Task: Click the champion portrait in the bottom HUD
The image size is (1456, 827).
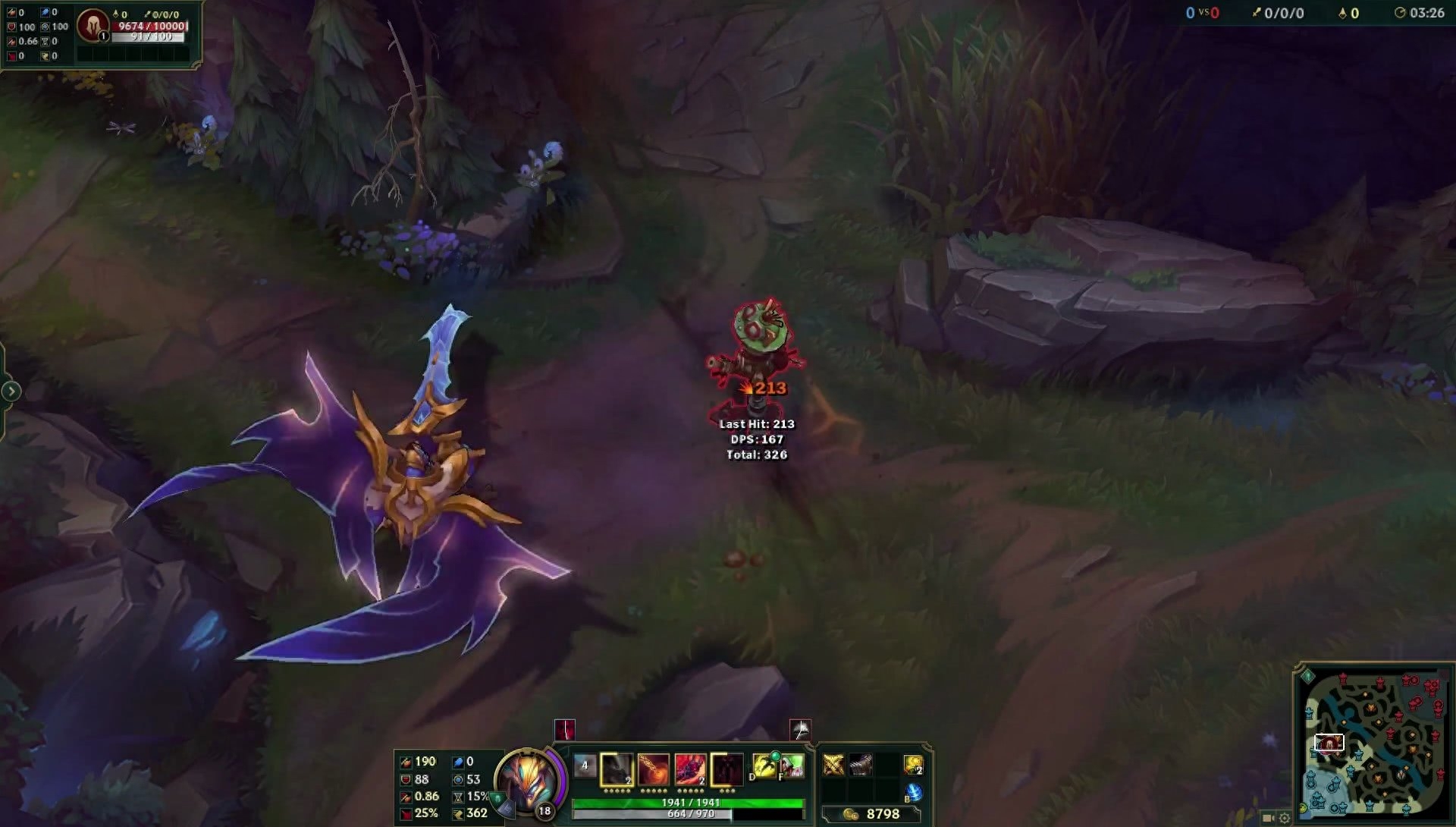Action: pos(529,781)
